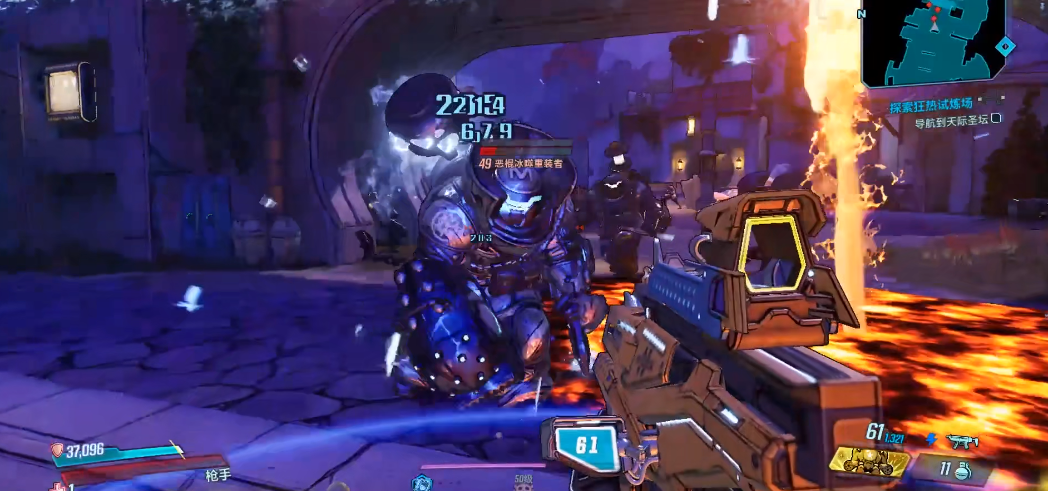Click the blue hexagon skill icon
The width and height of the screenshot is (1048, 491).
[x=421, y=483]
